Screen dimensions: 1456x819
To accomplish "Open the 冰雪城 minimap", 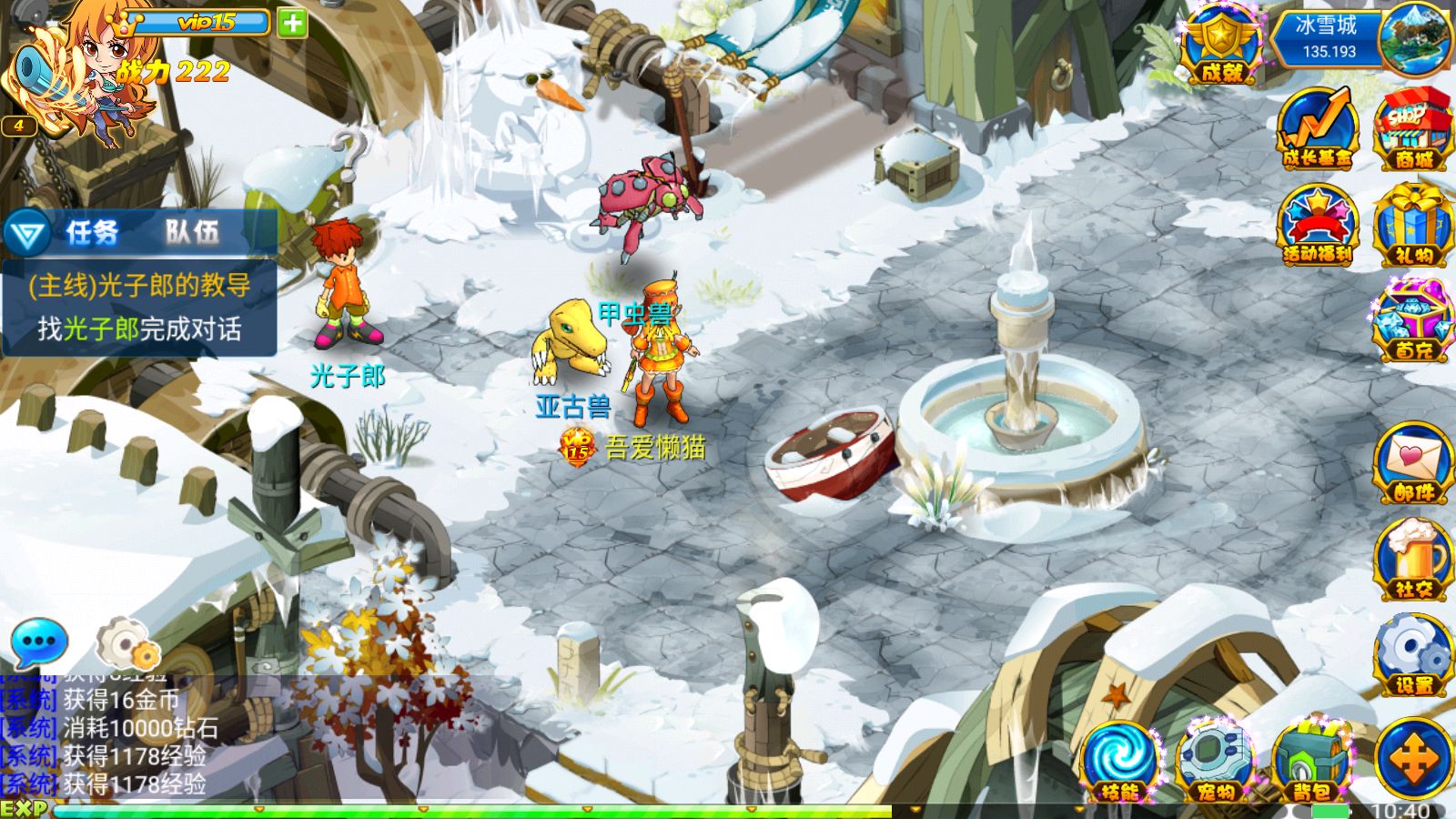I will point(1413,38).
